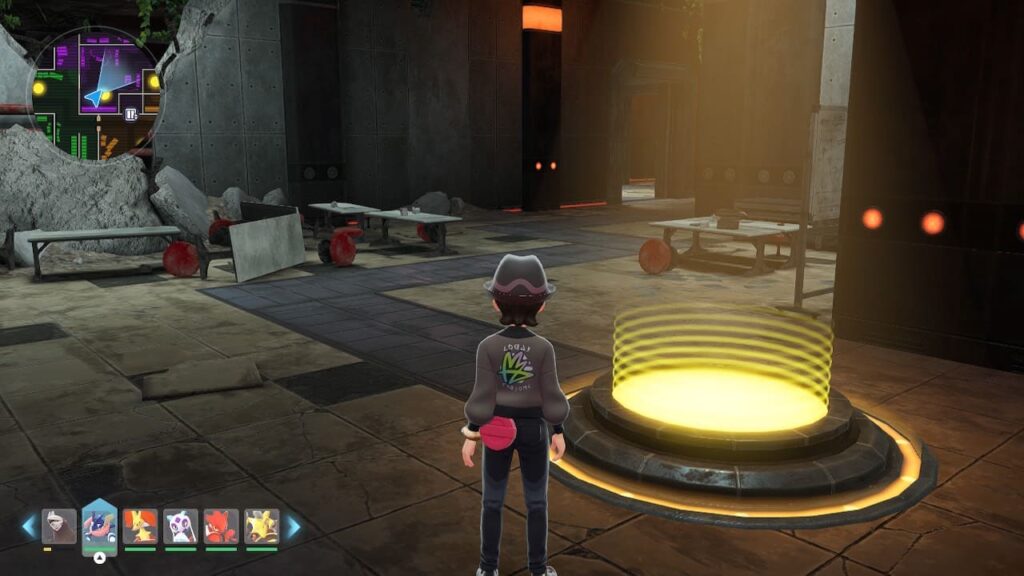Pick the red Pokémon party slot
Image resolution: width=1024 pixels, height=576 pixels.
(x=221, y=526)
